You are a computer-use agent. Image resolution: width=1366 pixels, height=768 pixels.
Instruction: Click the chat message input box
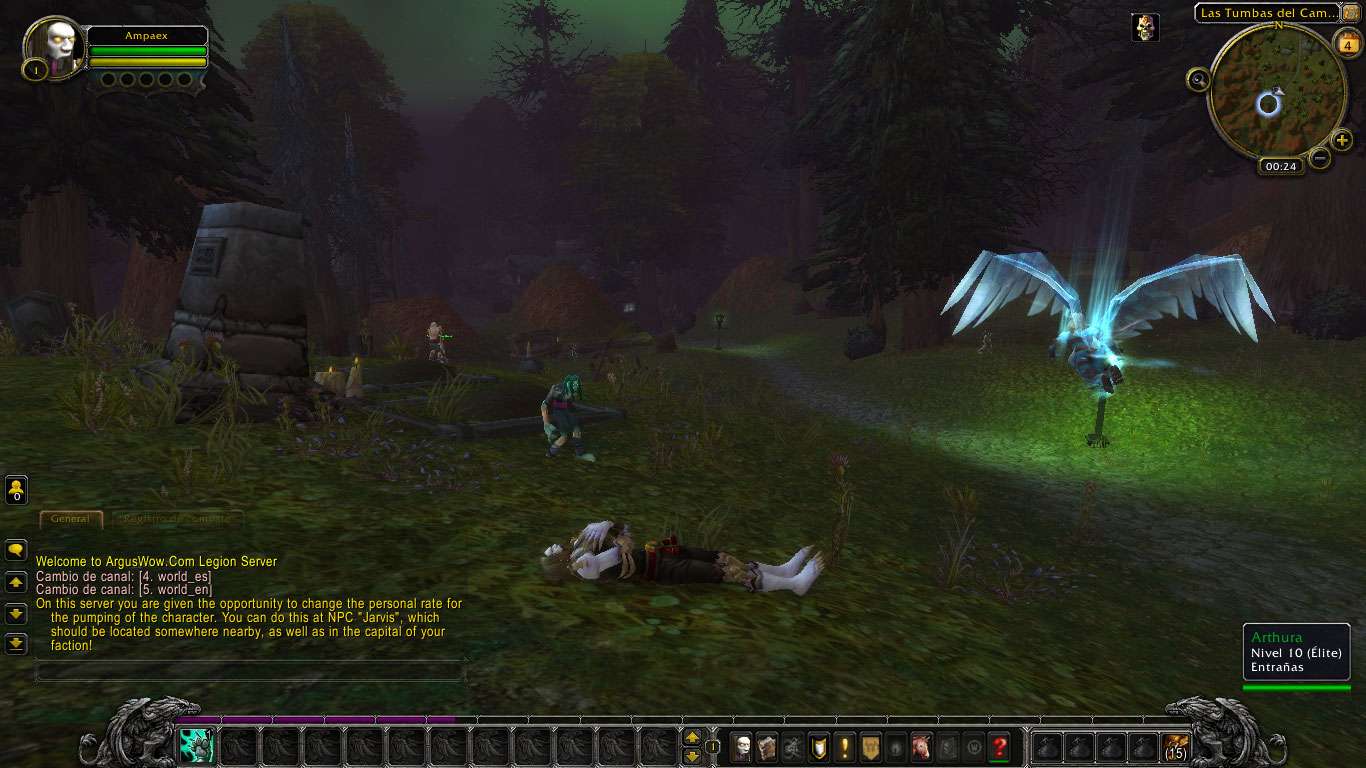pos(250,670)
